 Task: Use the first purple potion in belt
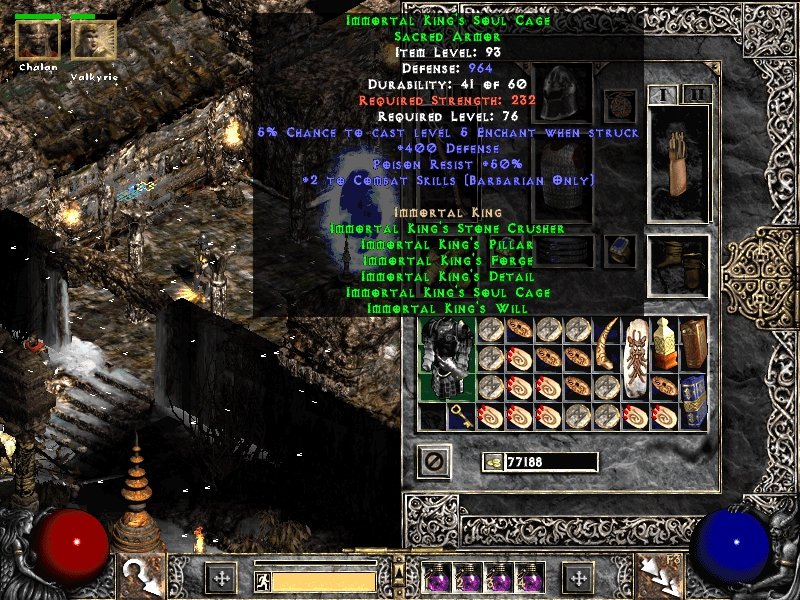435,578
